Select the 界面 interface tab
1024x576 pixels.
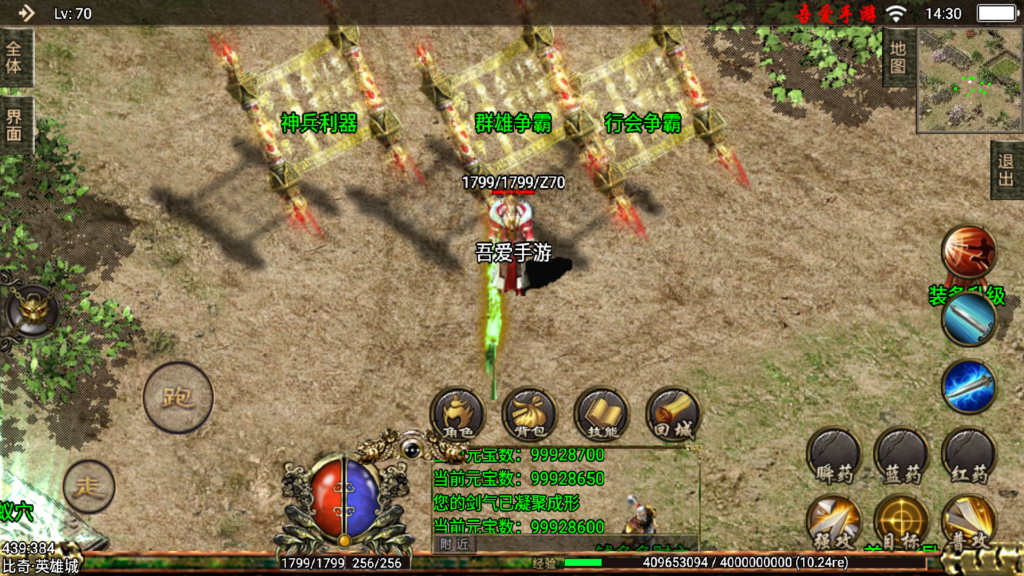(15, 124)
